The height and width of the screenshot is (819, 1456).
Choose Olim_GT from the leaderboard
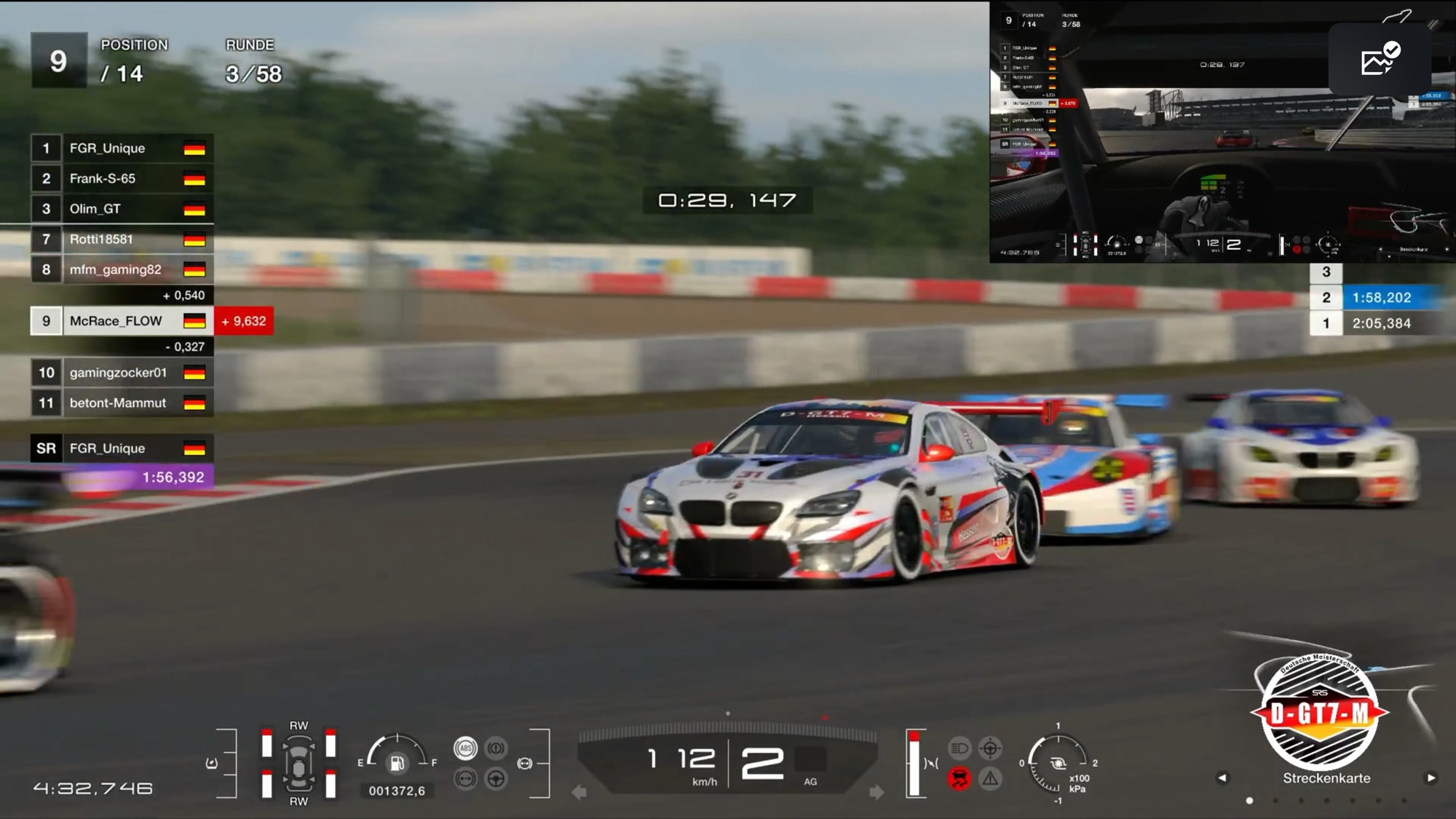(122, 209)
